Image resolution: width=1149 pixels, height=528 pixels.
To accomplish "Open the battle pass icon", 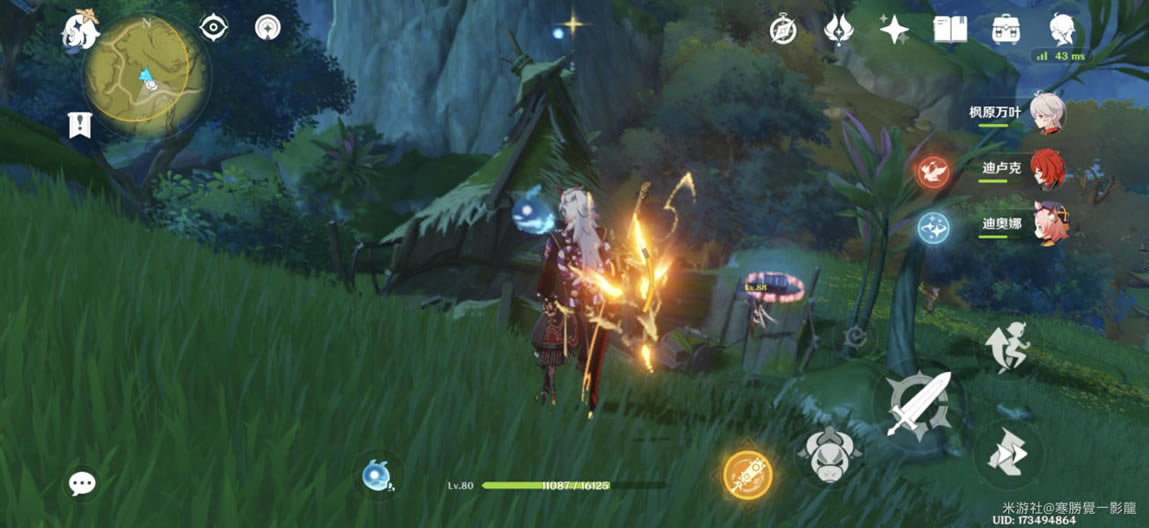I will (x=838, y=29).
